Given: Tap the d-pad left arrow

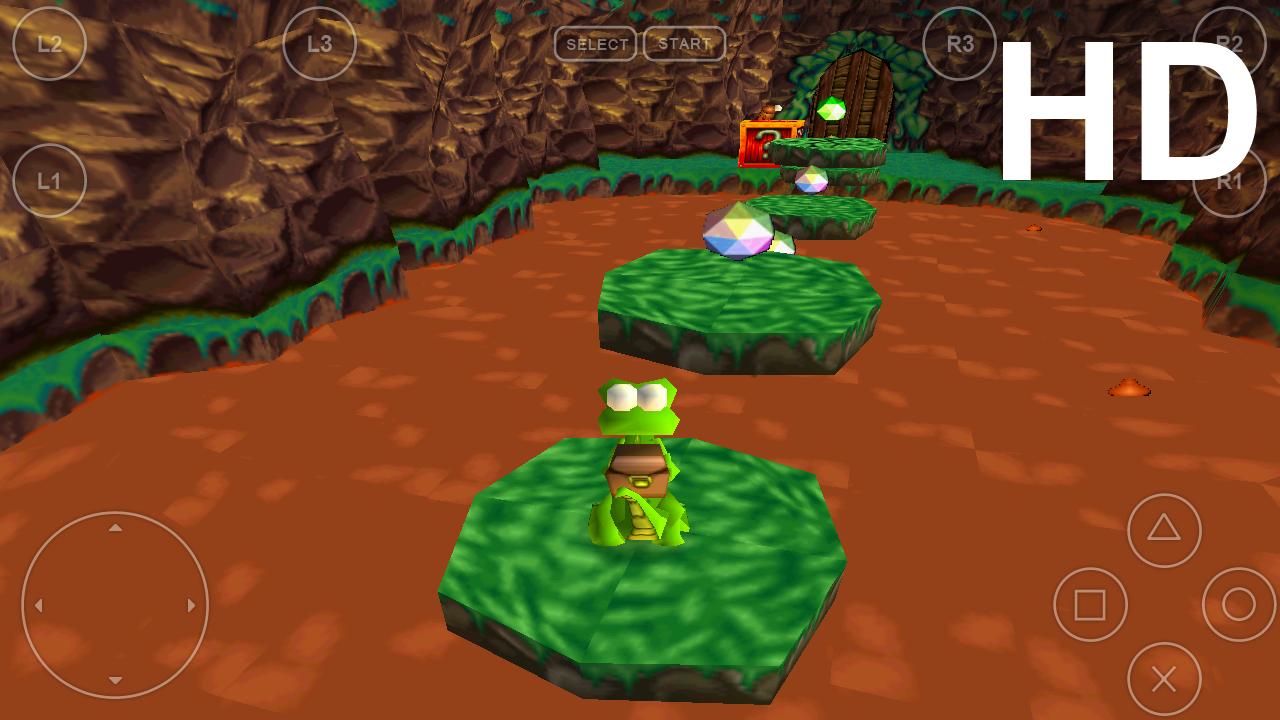Looking at the screenshot, I should [39, 605].
